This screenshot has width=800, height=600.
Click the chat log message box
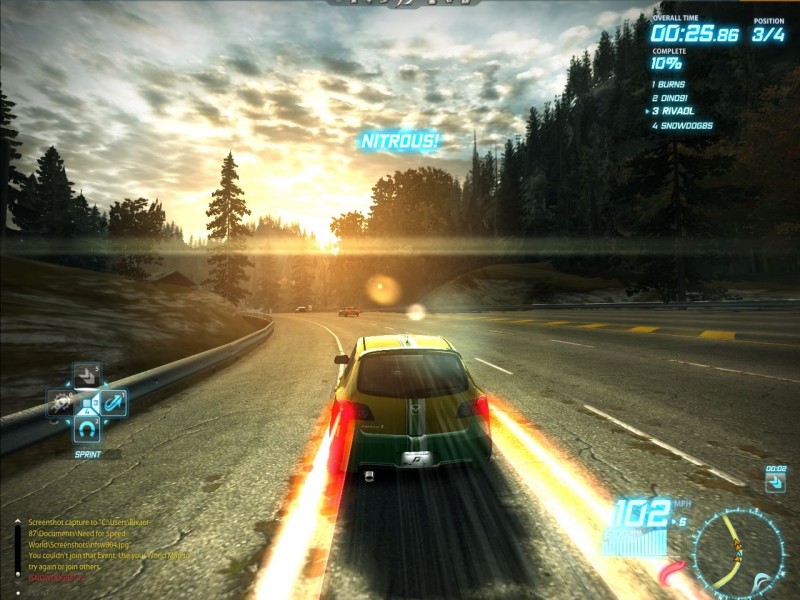(x=102, y=548)
